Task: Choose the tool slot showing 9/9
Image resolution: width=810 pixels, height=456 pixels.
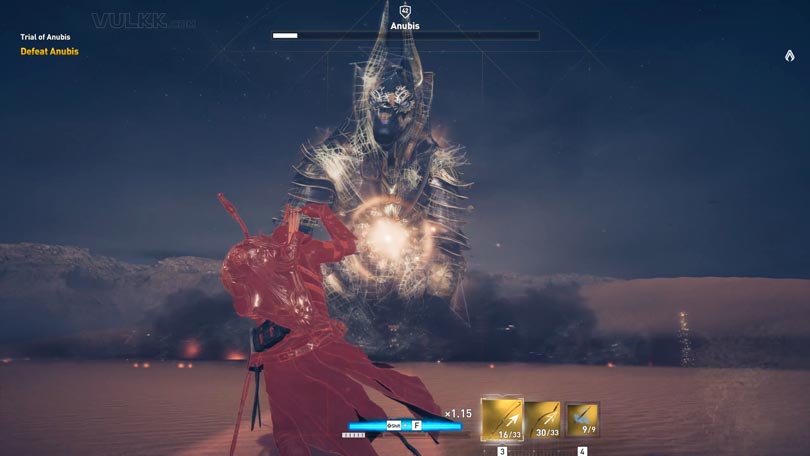Action: point(582,420)
